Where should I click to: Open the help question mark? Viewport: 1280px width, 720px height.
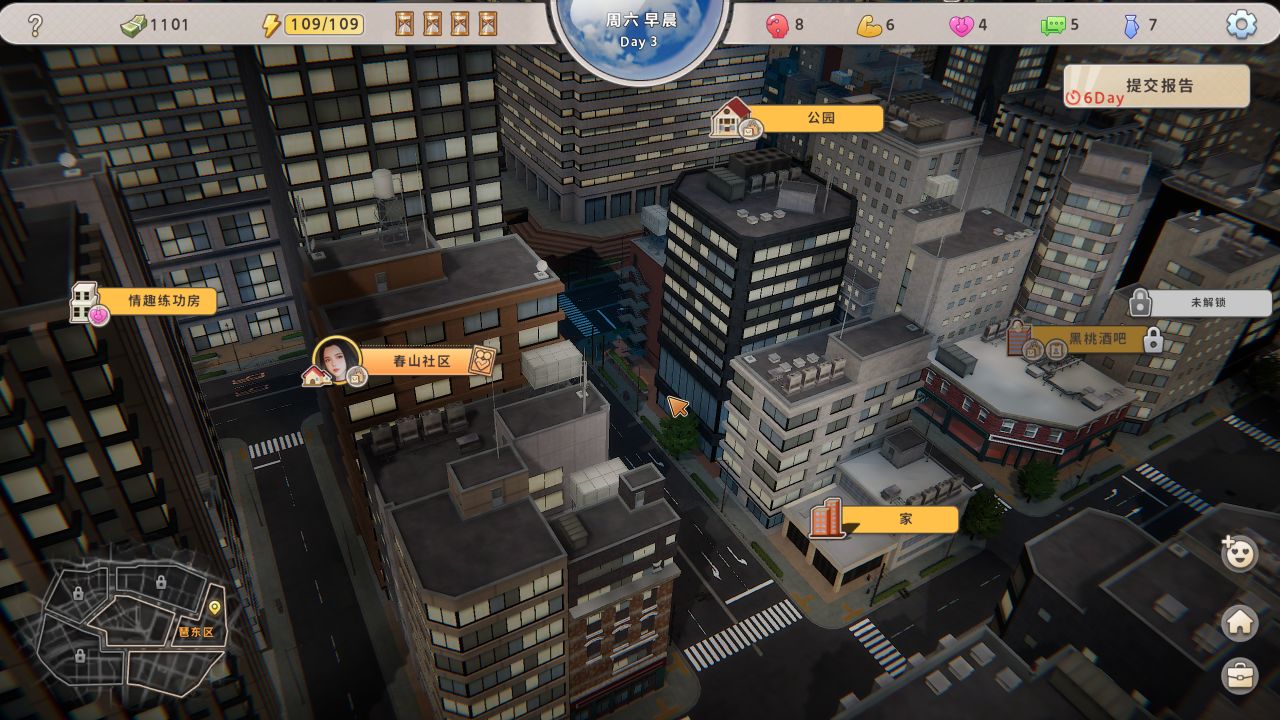tap(35, 24)
